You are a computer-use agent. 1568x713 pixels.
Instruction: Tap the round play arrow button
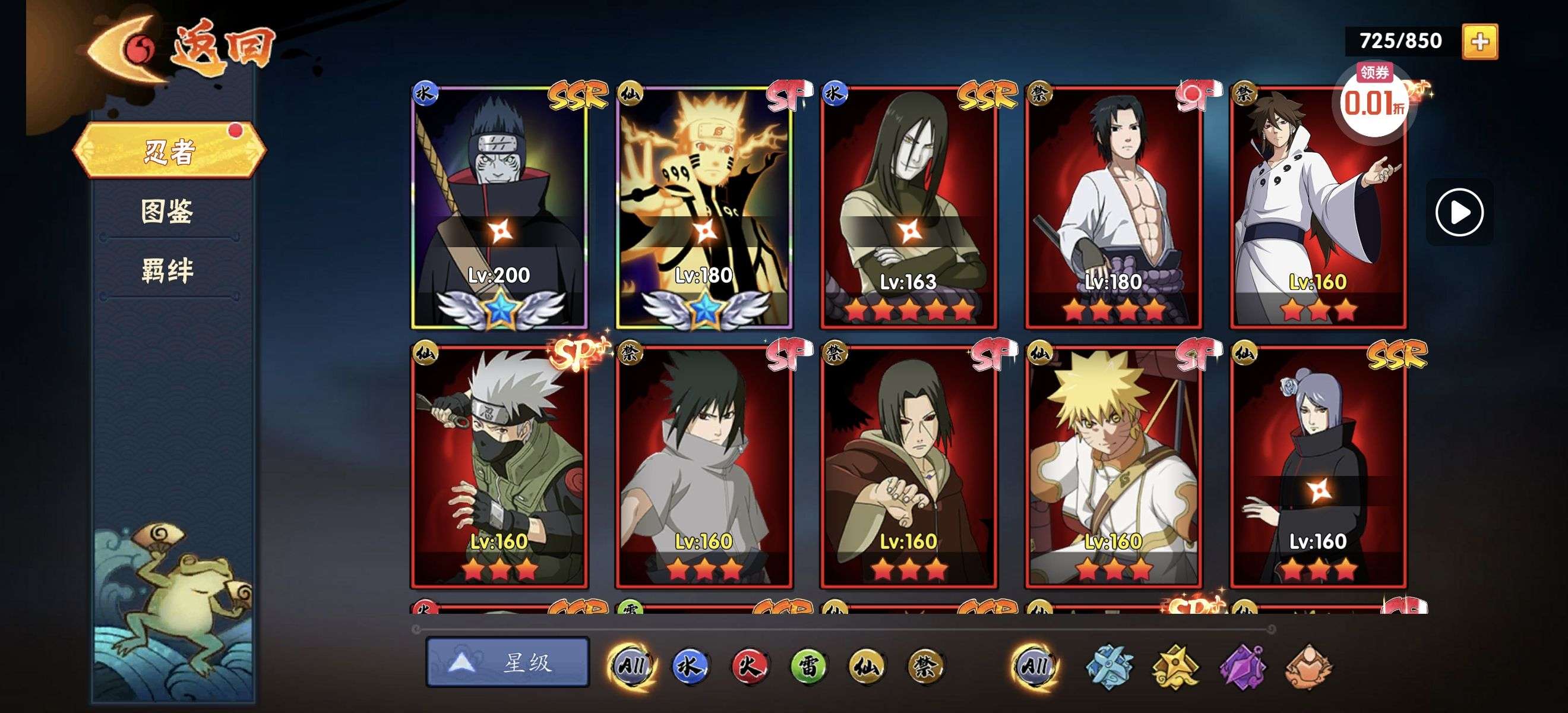pos(1459,213)
